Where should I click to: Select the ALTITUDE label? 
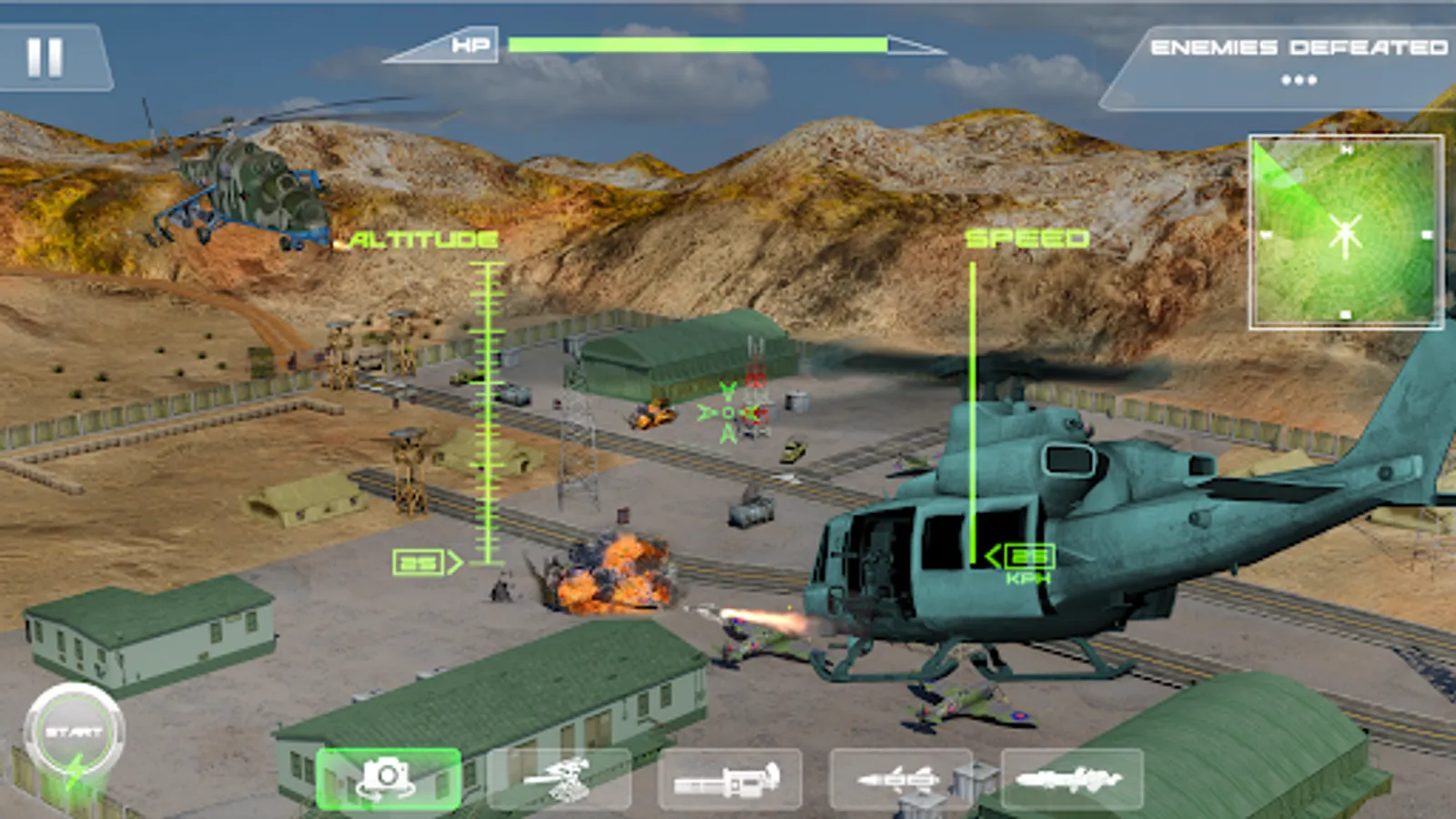click(x=420, y=241)
